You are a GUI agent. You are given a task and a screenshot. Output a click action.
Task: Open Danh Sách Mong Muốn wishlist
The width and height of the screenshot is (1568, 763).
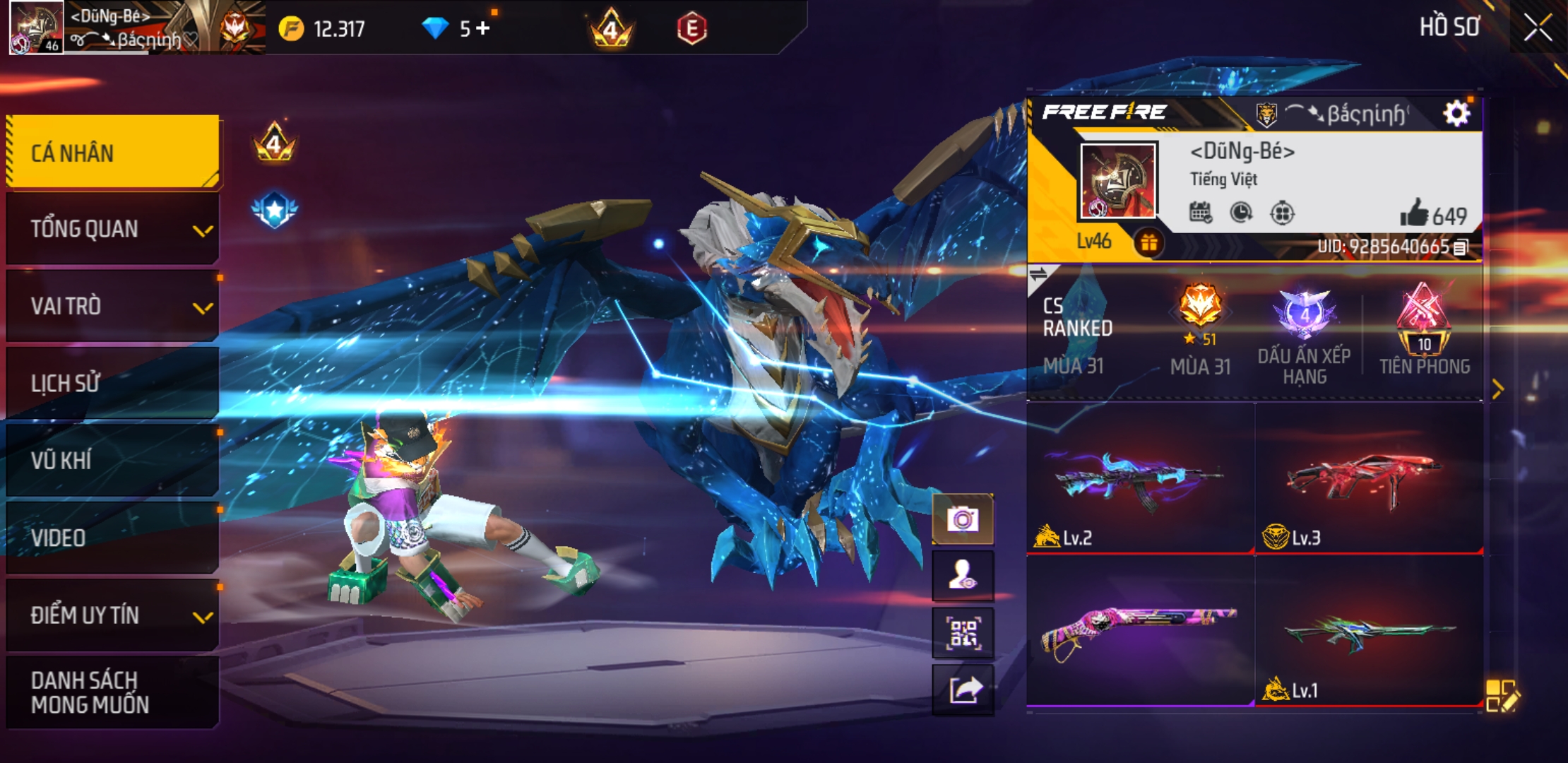113,692
